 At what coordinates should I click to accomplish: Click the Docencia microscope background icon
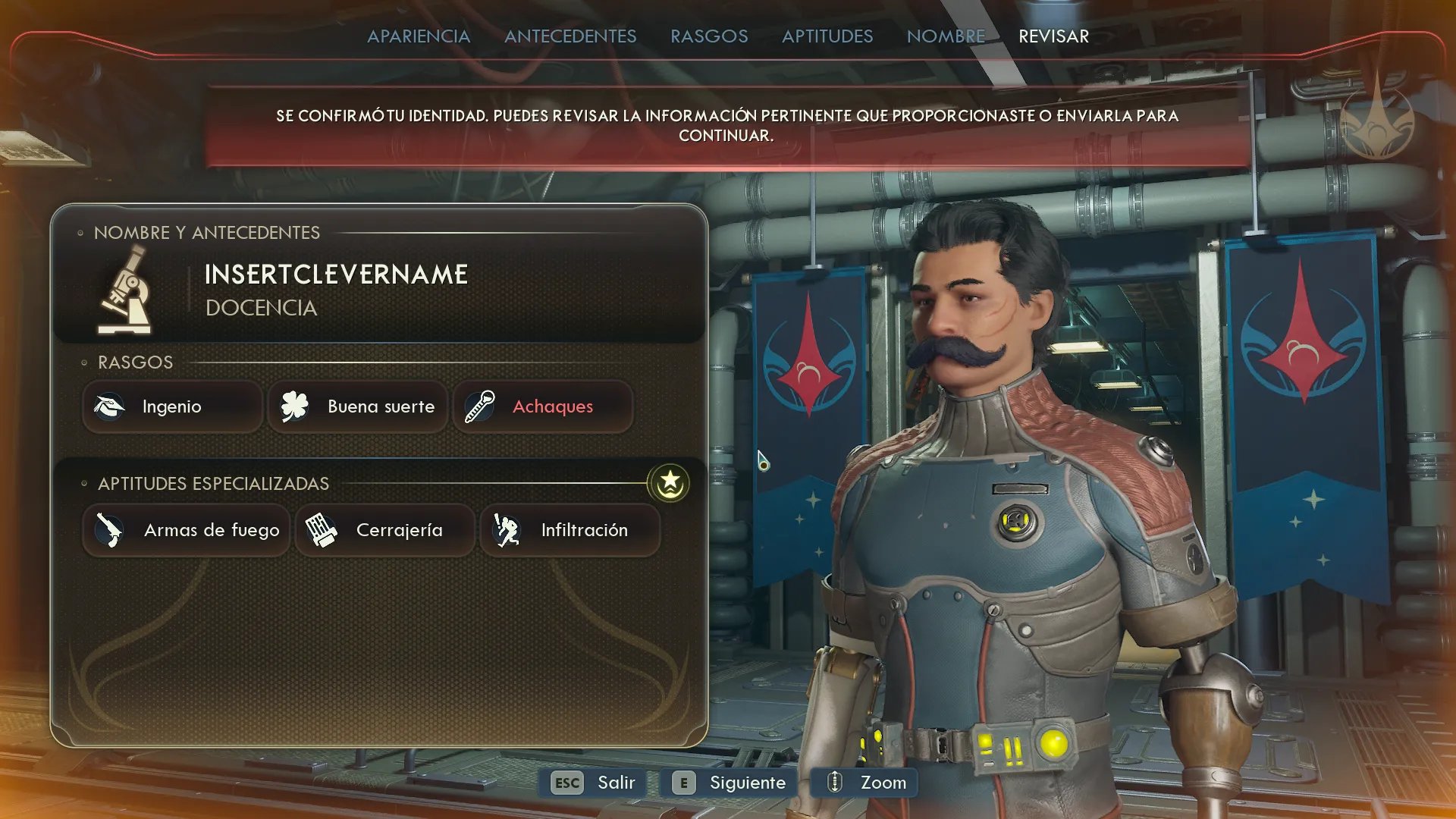coord(125,292)
